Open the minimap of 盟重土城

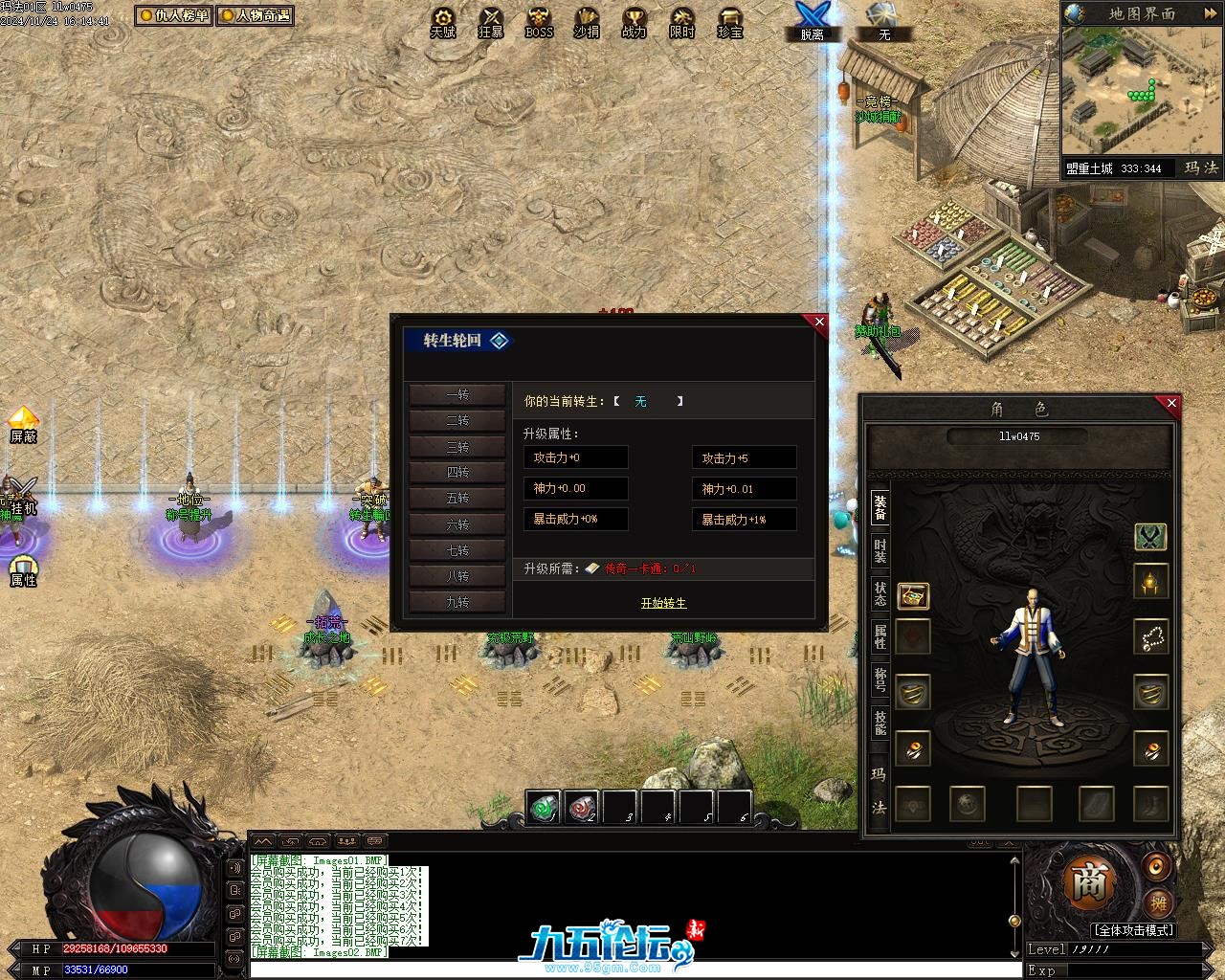[x=1142, y=93]
